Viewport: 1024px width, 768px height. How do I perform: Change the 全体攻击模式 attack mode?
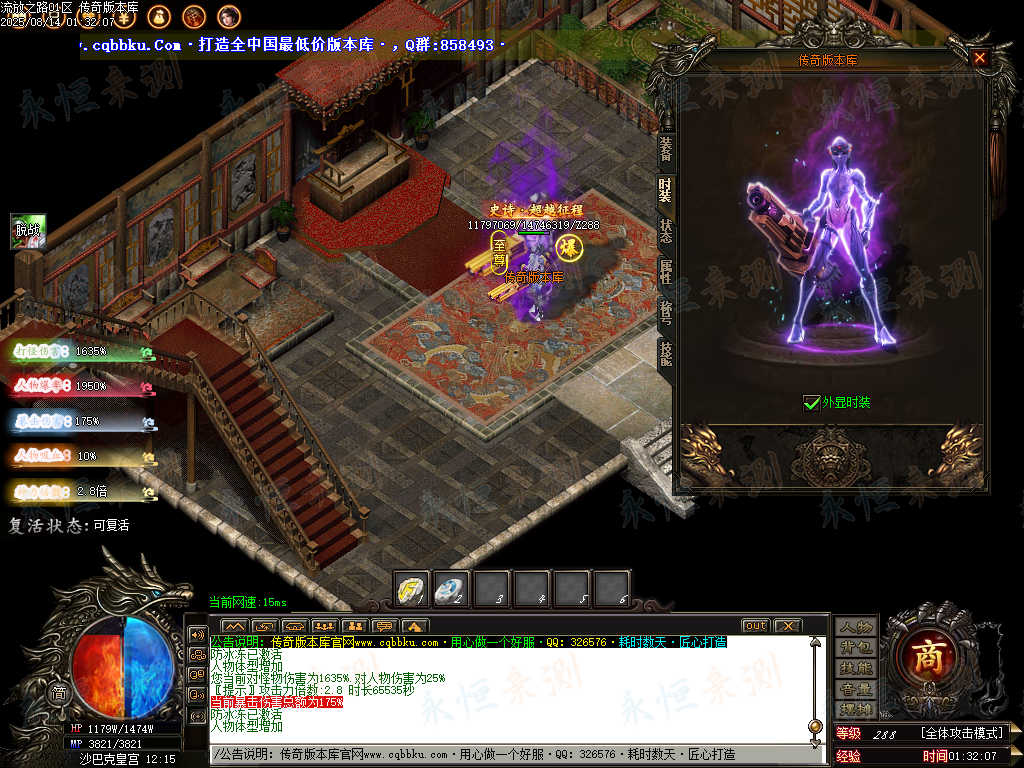962,734
